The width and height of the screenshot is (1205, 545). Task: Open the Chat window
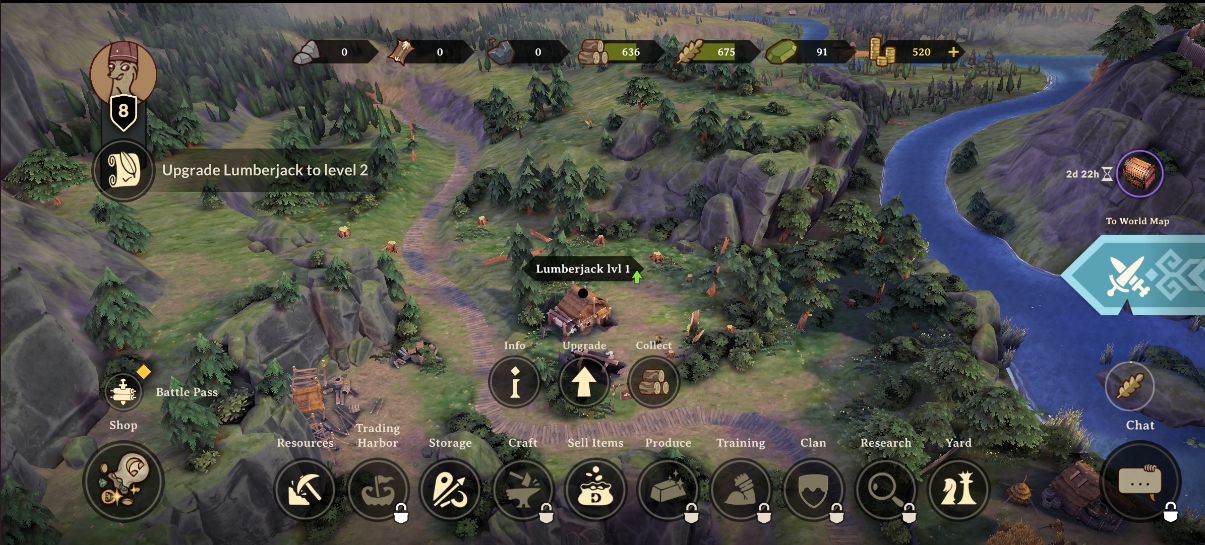[1140, 481]
